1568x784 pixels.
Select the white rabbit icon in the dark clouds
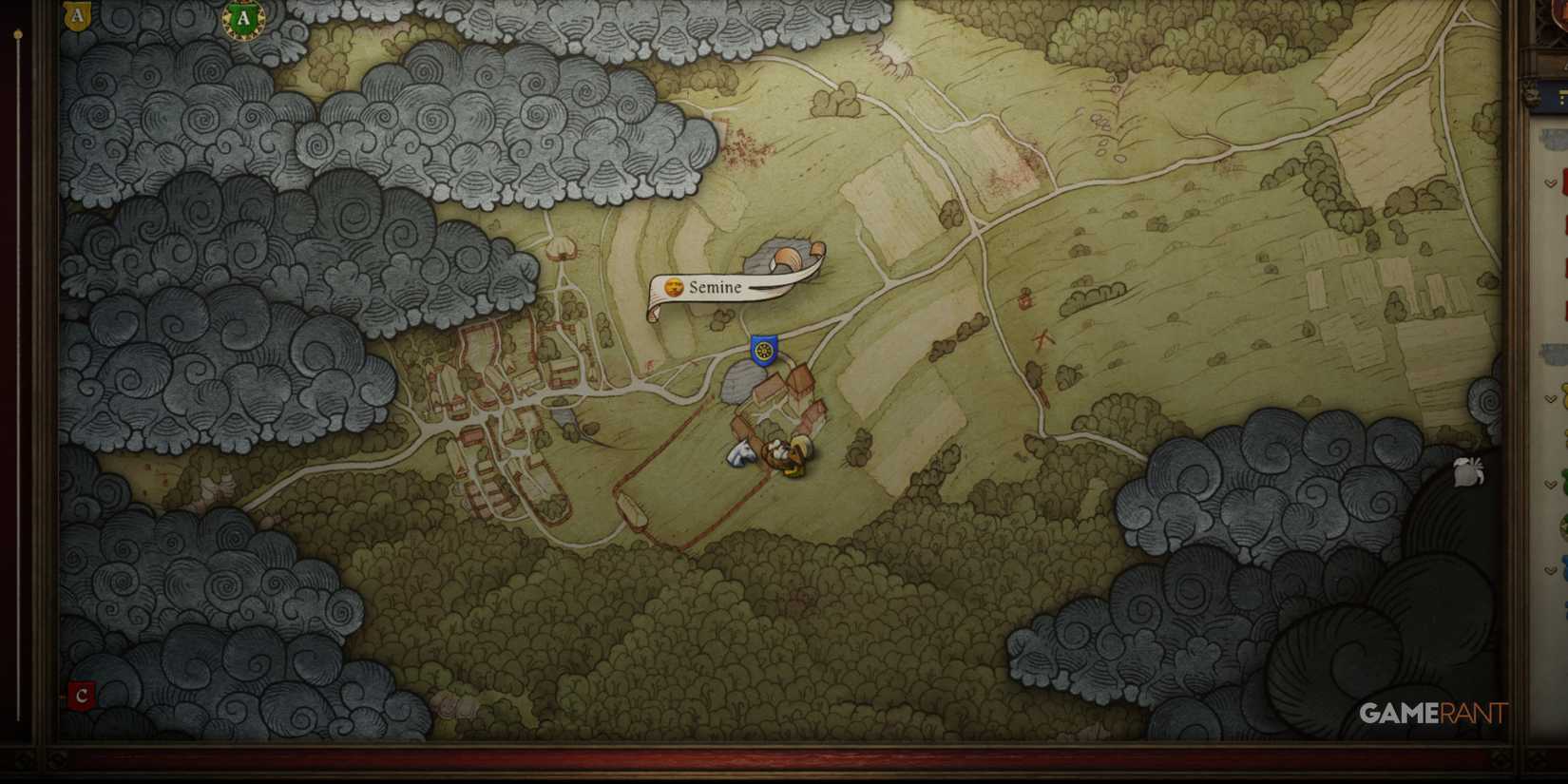pyautogui.click(x=1470, y=473)
